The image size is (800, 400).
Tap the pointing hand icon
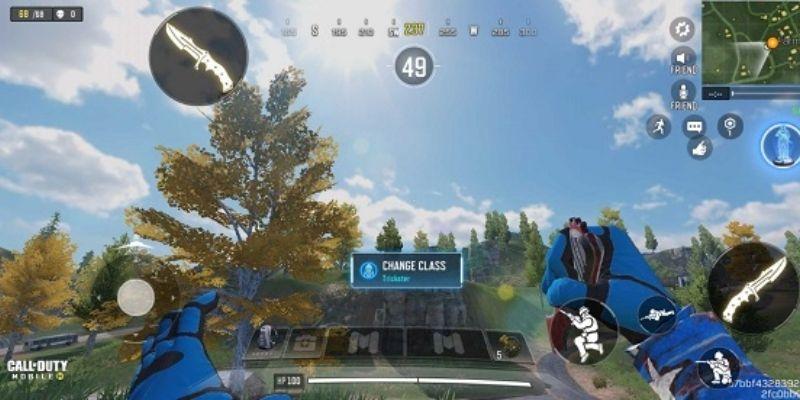click(x=699, y=148)
